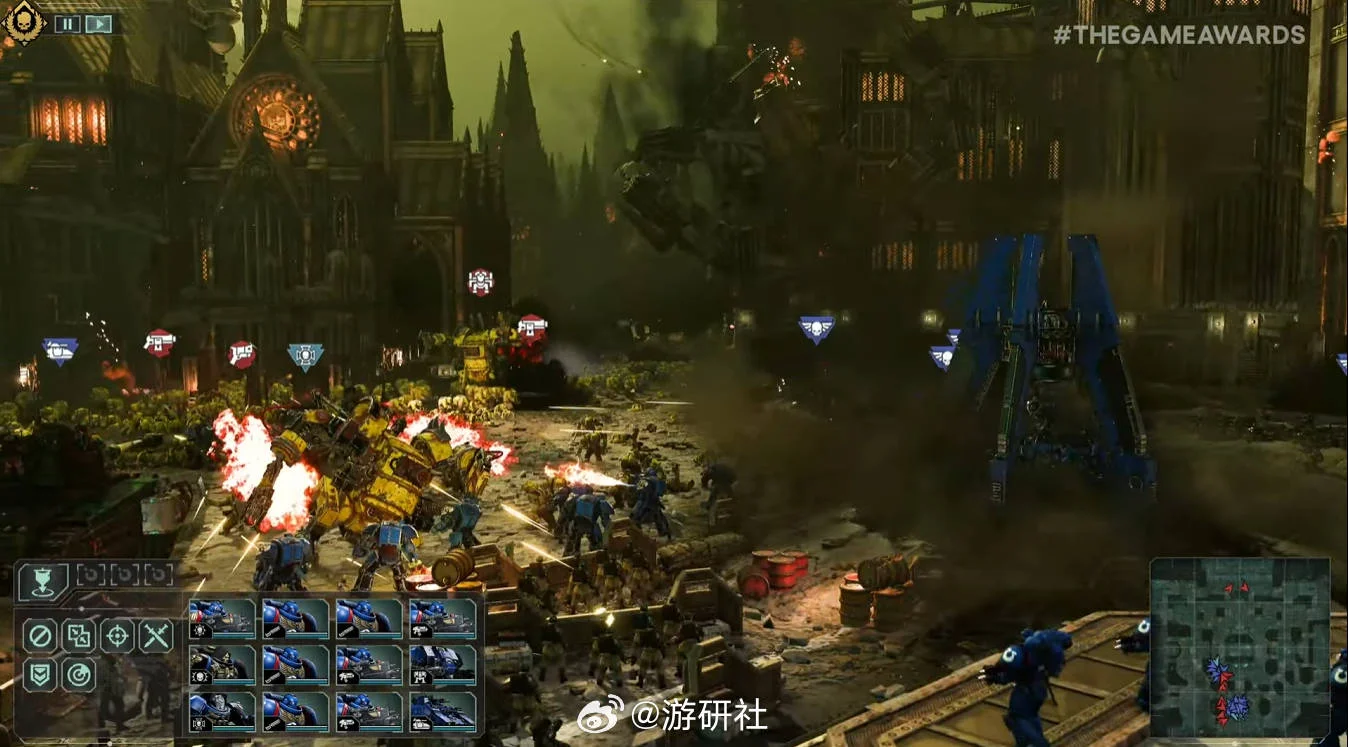The width and height of the screenshot is (1348, 747).
Task: Open the gold skull faction emblem
Action: coord(22,21)
